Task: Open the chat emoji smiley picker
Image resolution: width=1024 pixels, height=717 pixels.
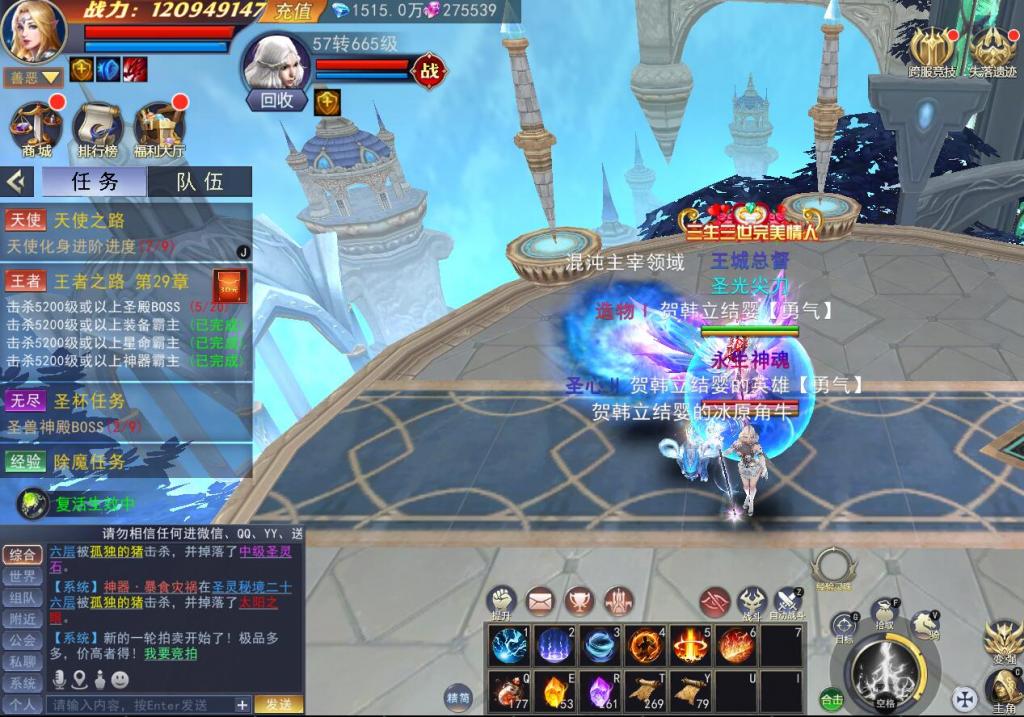Action: tap(120, 680)
